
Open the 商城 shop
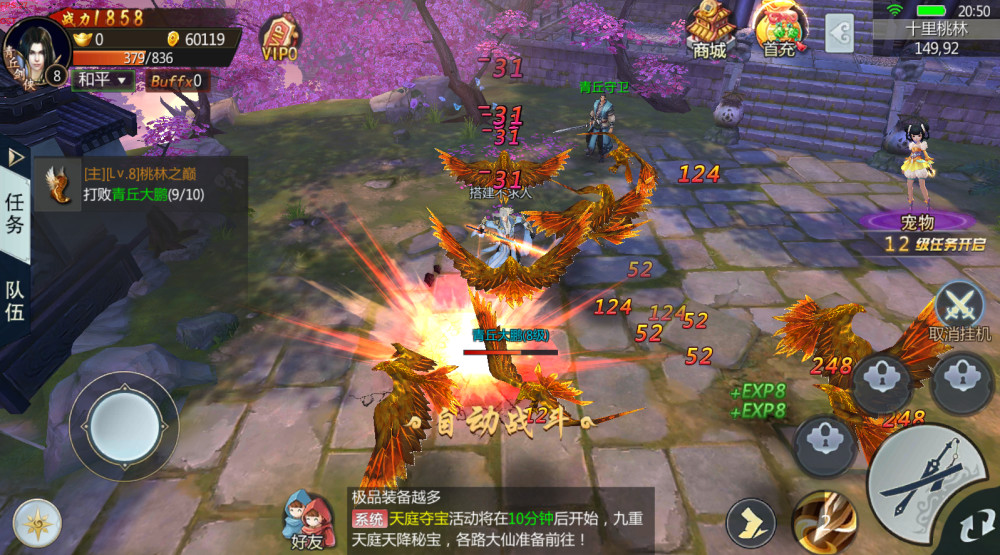pyautogui.click(x=709, y=30)
